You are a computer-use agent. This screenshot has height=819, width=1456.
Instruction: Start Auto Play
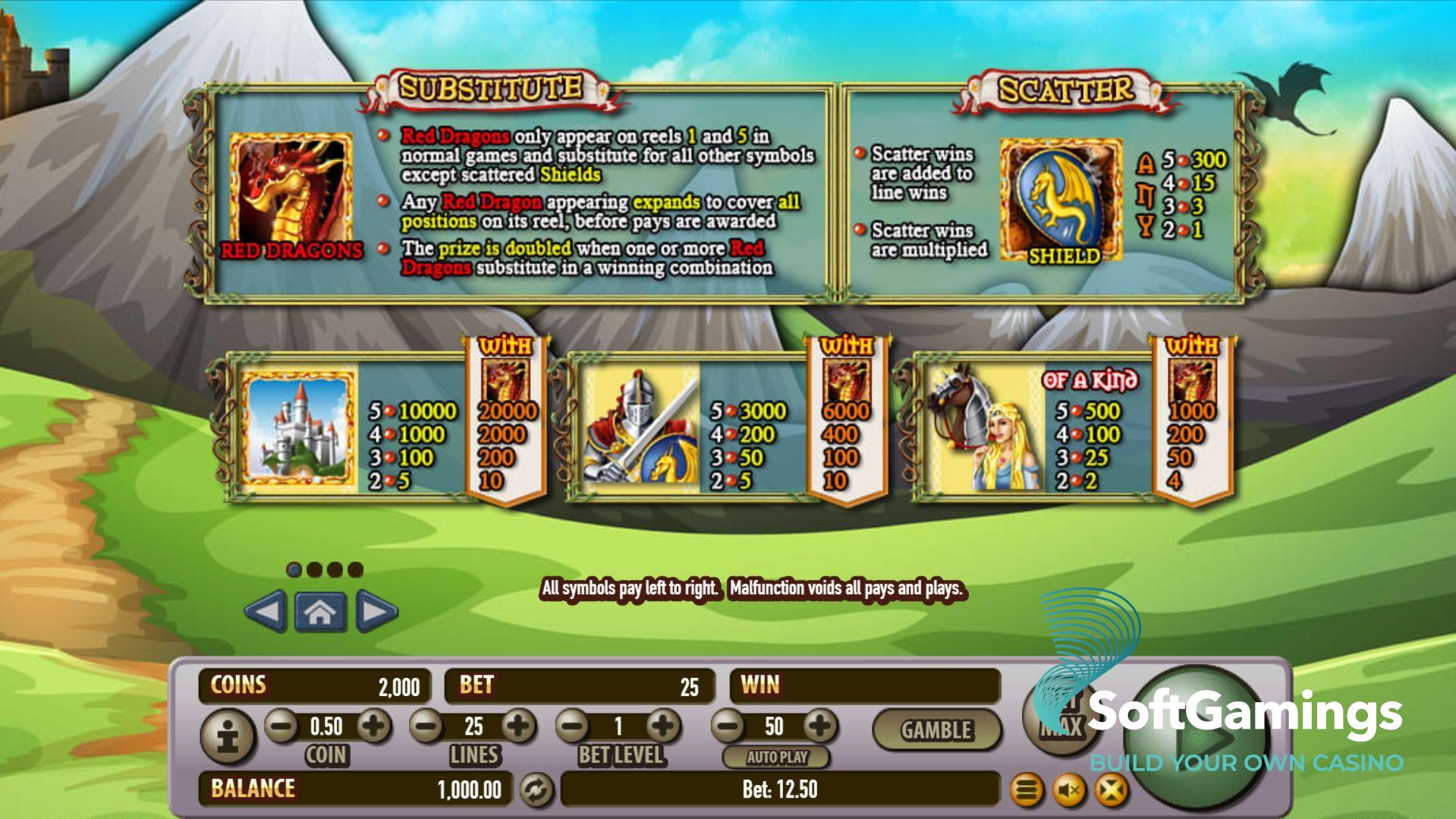pyautogui.click(x=777, y=757)
